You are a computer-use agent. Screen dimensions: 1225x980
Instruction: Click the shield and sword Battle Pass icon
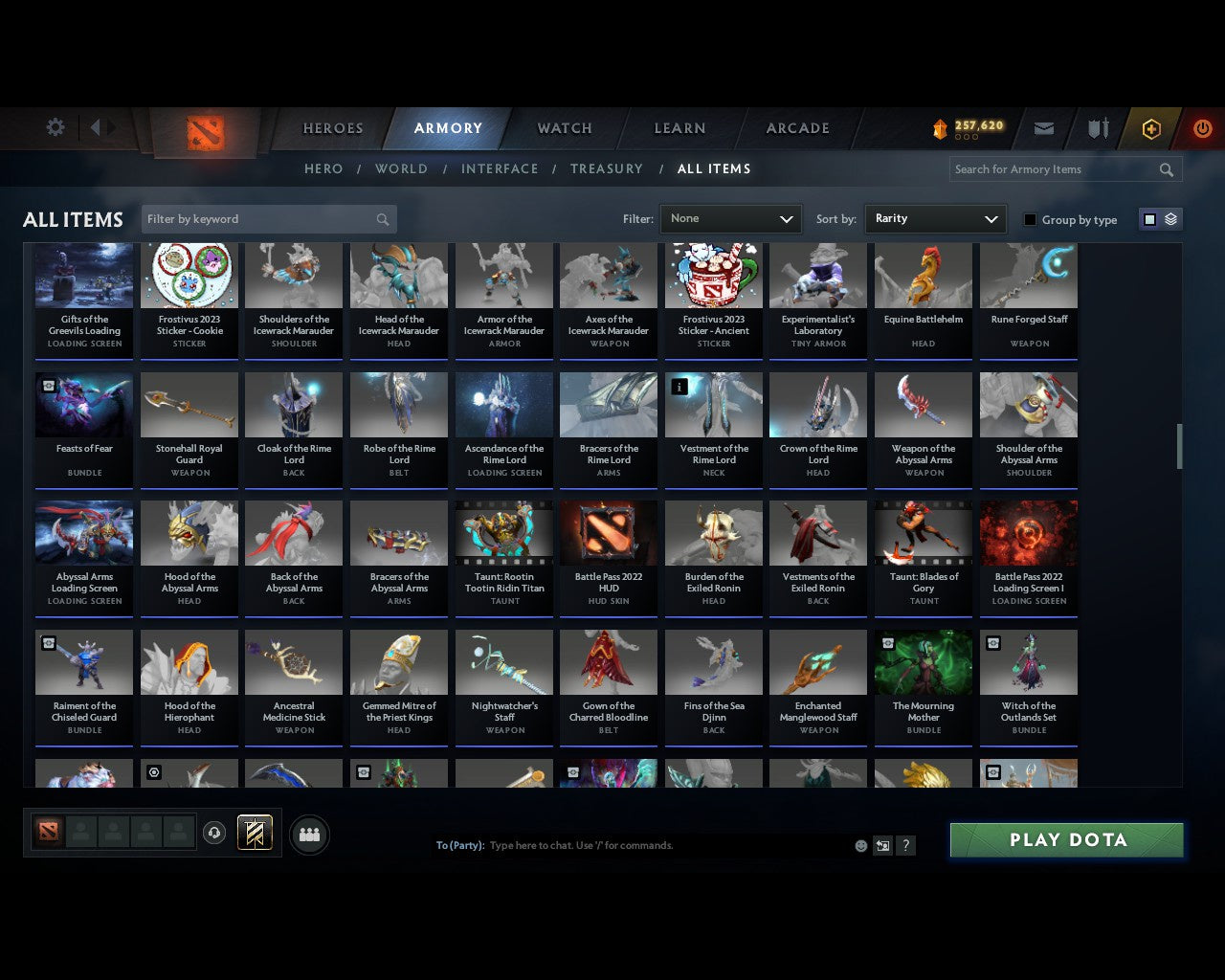(1097, 127)
